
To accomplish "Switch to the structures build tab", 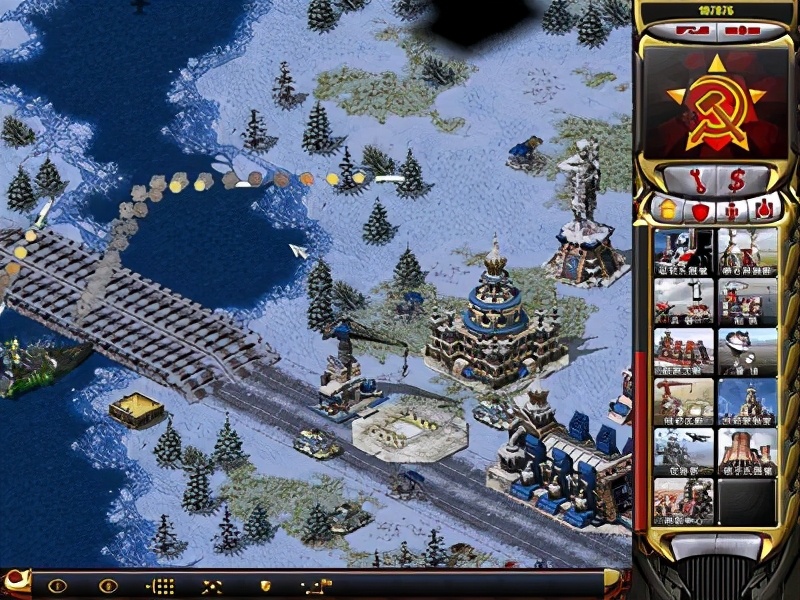I will pos(665,210).
